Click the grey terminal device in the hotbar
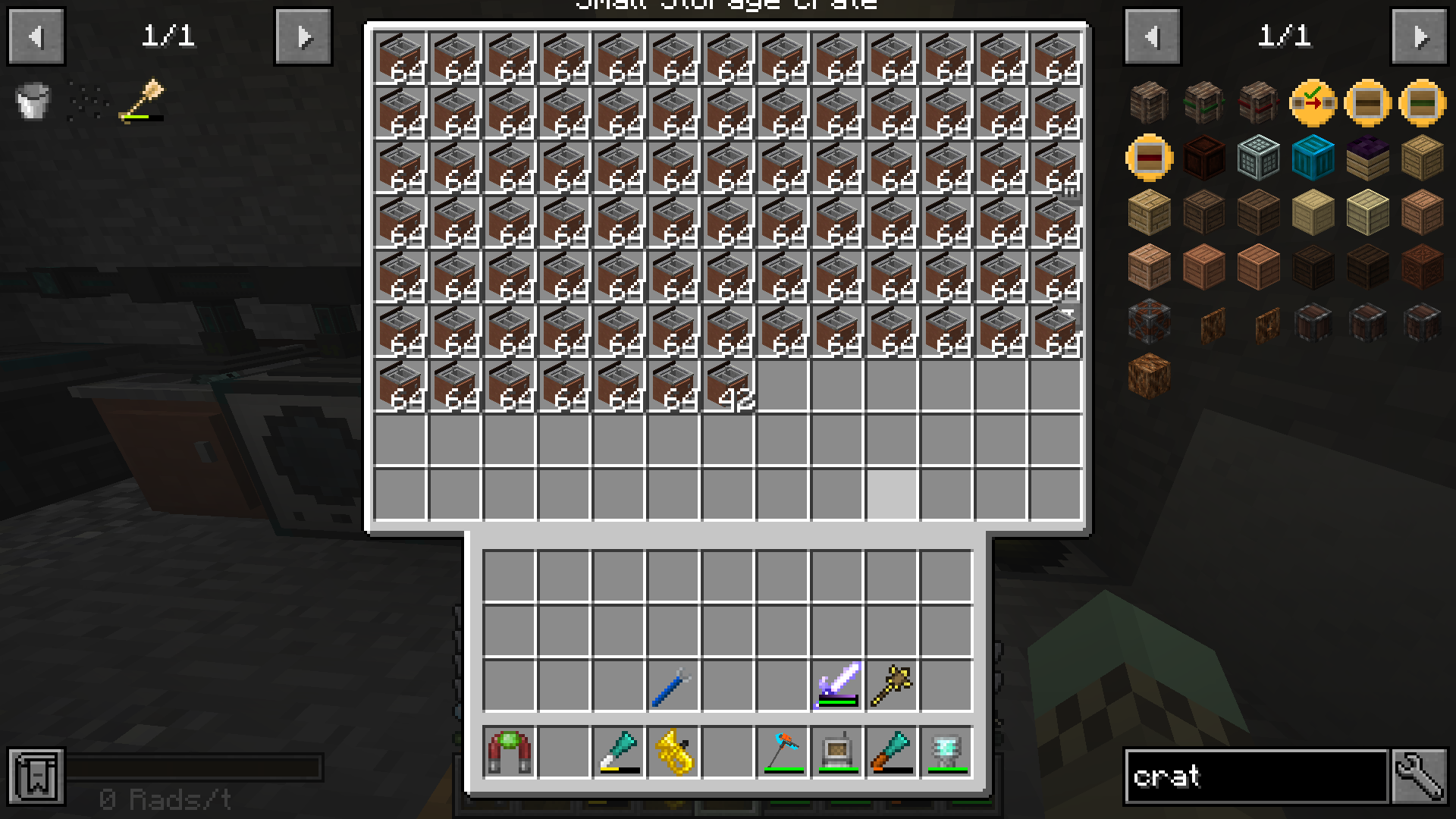The height and width of the screenshot is (819, 1456). pos(837,752)
